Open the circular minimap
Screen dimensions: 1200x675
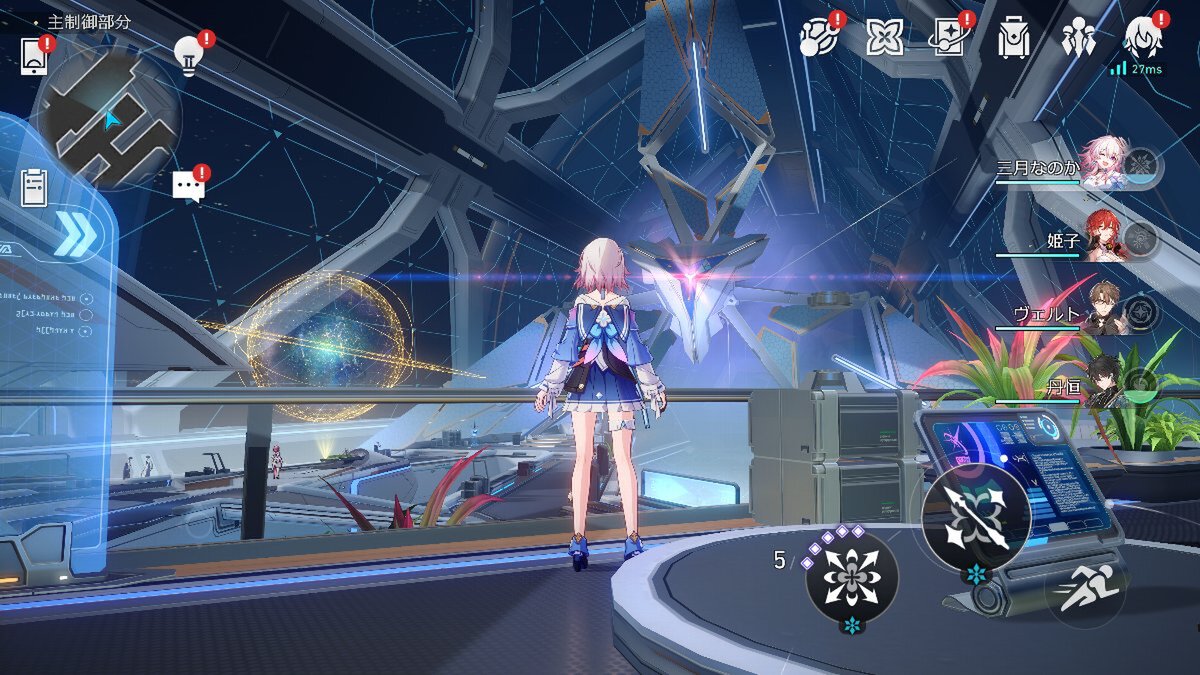tap(106, 118)
